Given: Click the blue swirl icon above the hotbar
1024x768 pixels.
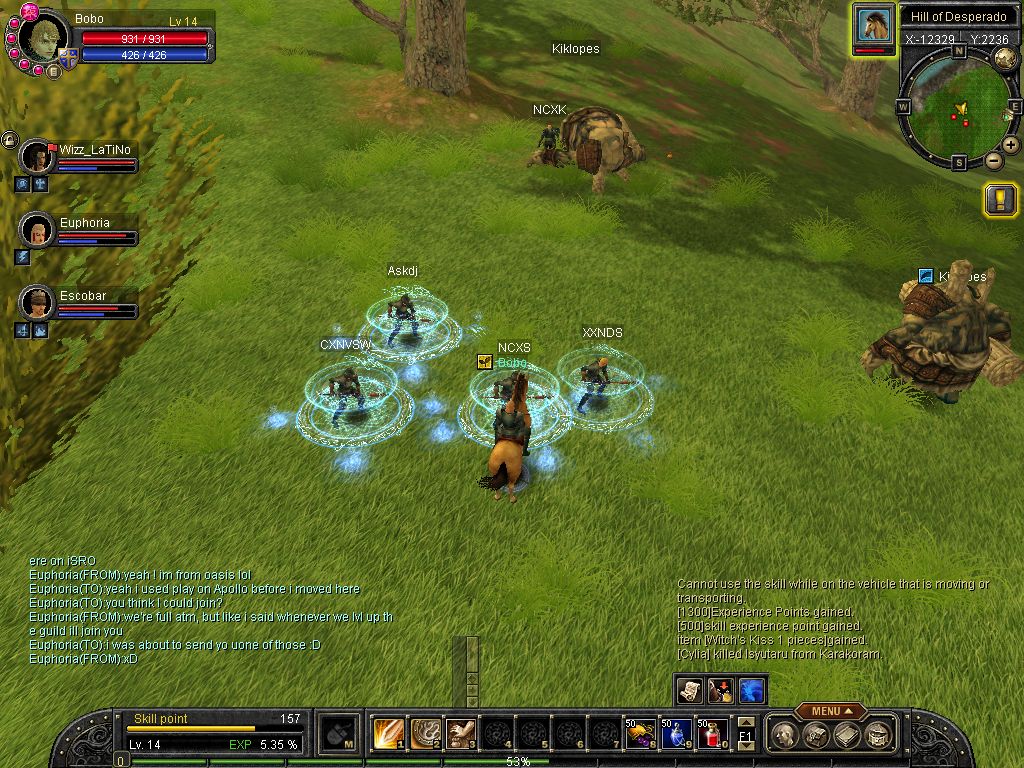Looking at the screenshot, I should (x=752, y=689).
